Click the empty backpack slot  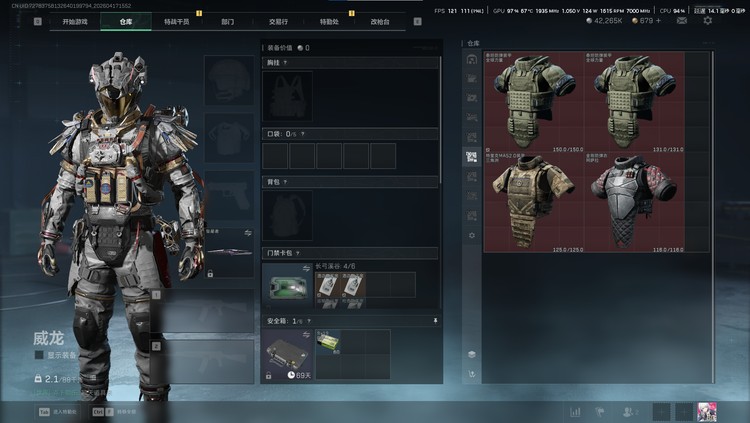[287, 214]
